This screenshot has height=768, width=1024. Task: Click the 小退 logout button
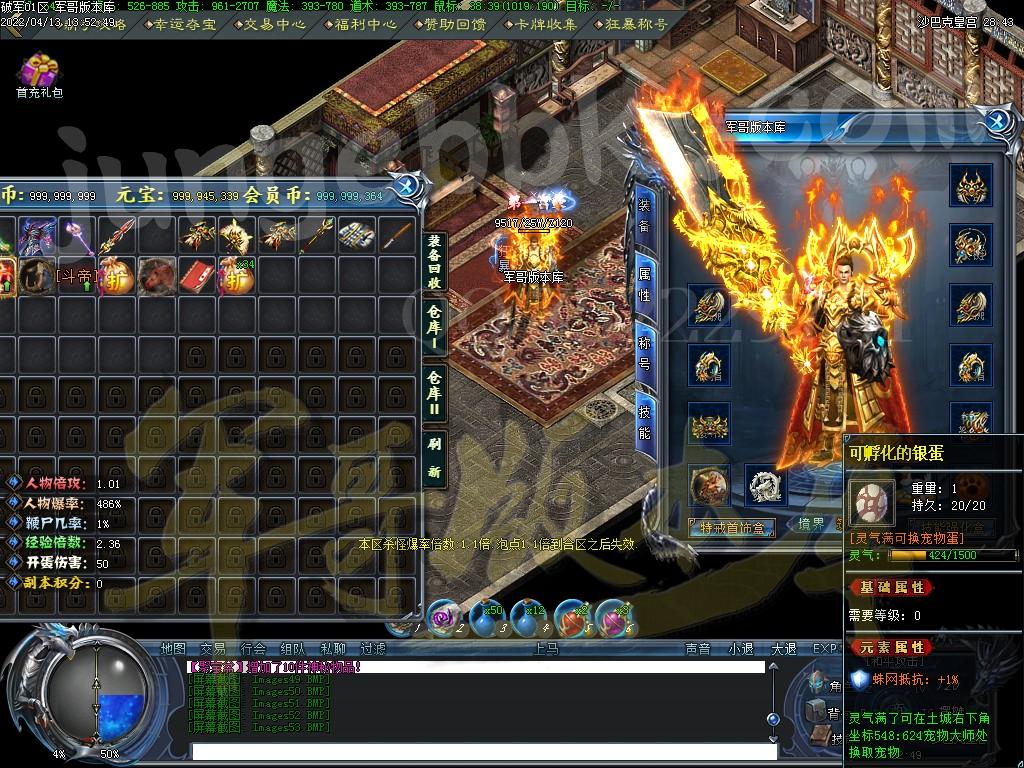pyautogui.click(x=741, y=648)
